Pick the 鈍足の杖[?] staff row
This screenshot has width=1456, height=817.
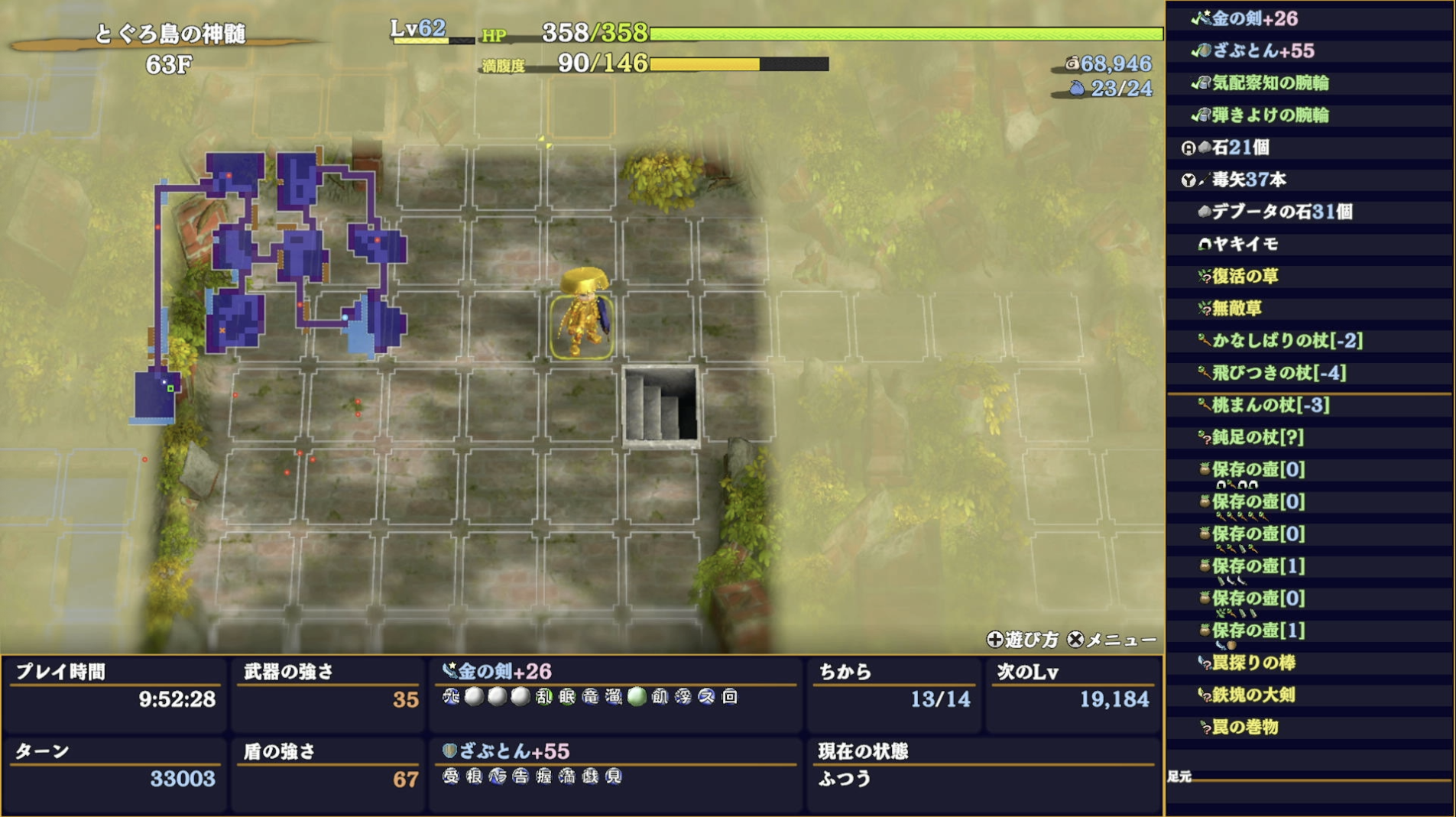[1257, 437]
